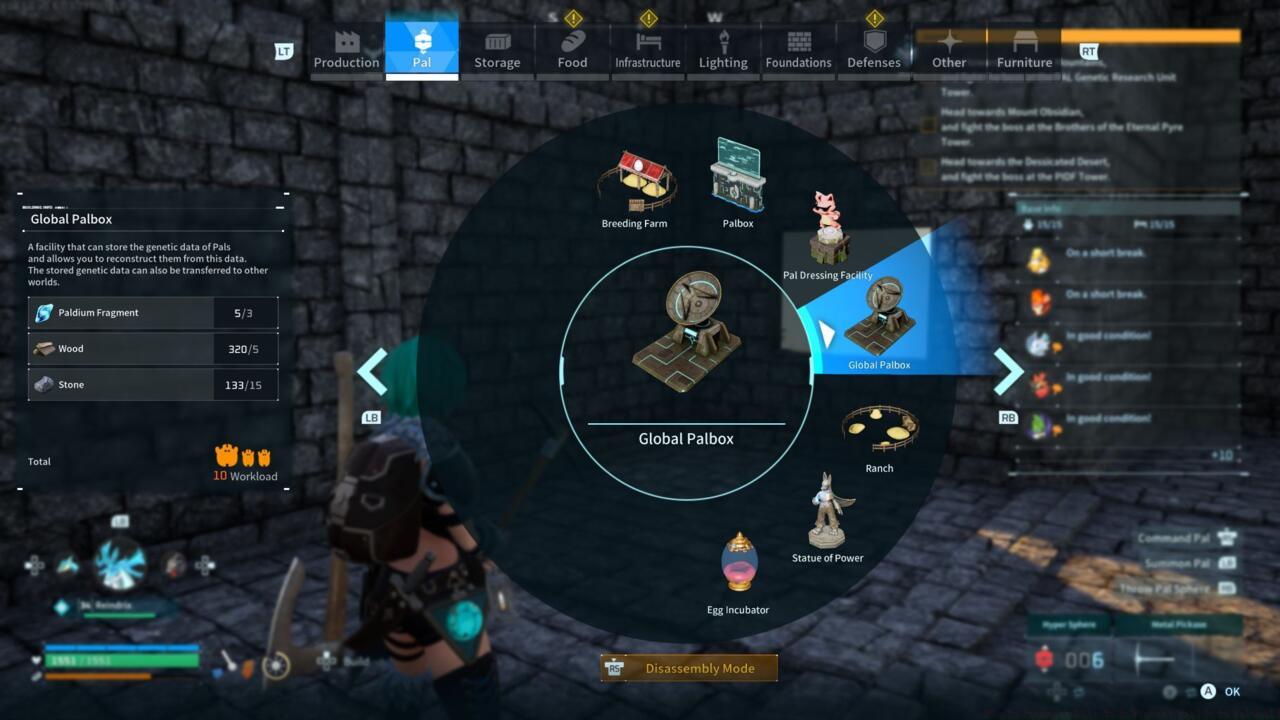The height and width of the screenshot is (720, 1280).
Task: Select the Palbox build icon
Action: (738, 175)
